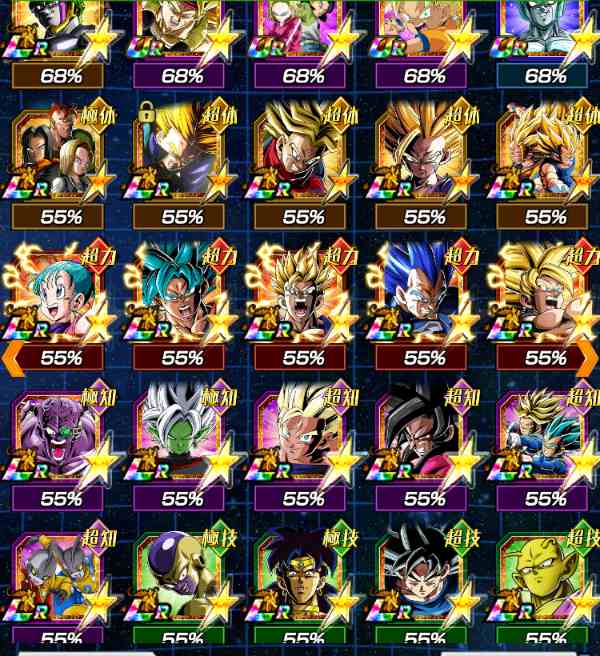Viewport: 600px width, 656px height.
Task: Select the Ultra Instinct Goku card
Action: [423, 578]
